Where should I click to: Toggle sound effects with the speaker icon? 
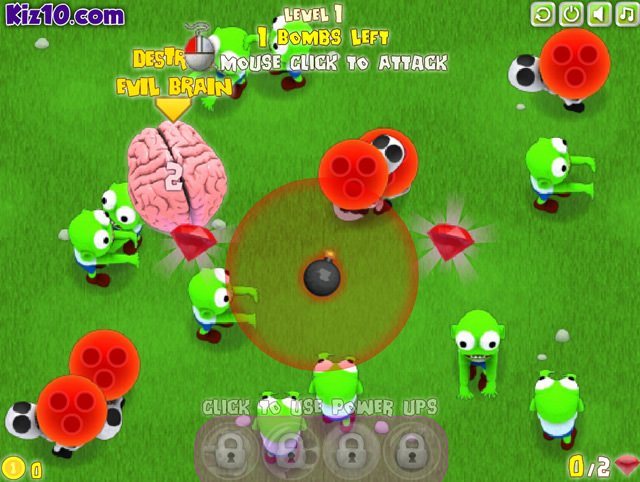pyautogui.click(x=599, y=14)
